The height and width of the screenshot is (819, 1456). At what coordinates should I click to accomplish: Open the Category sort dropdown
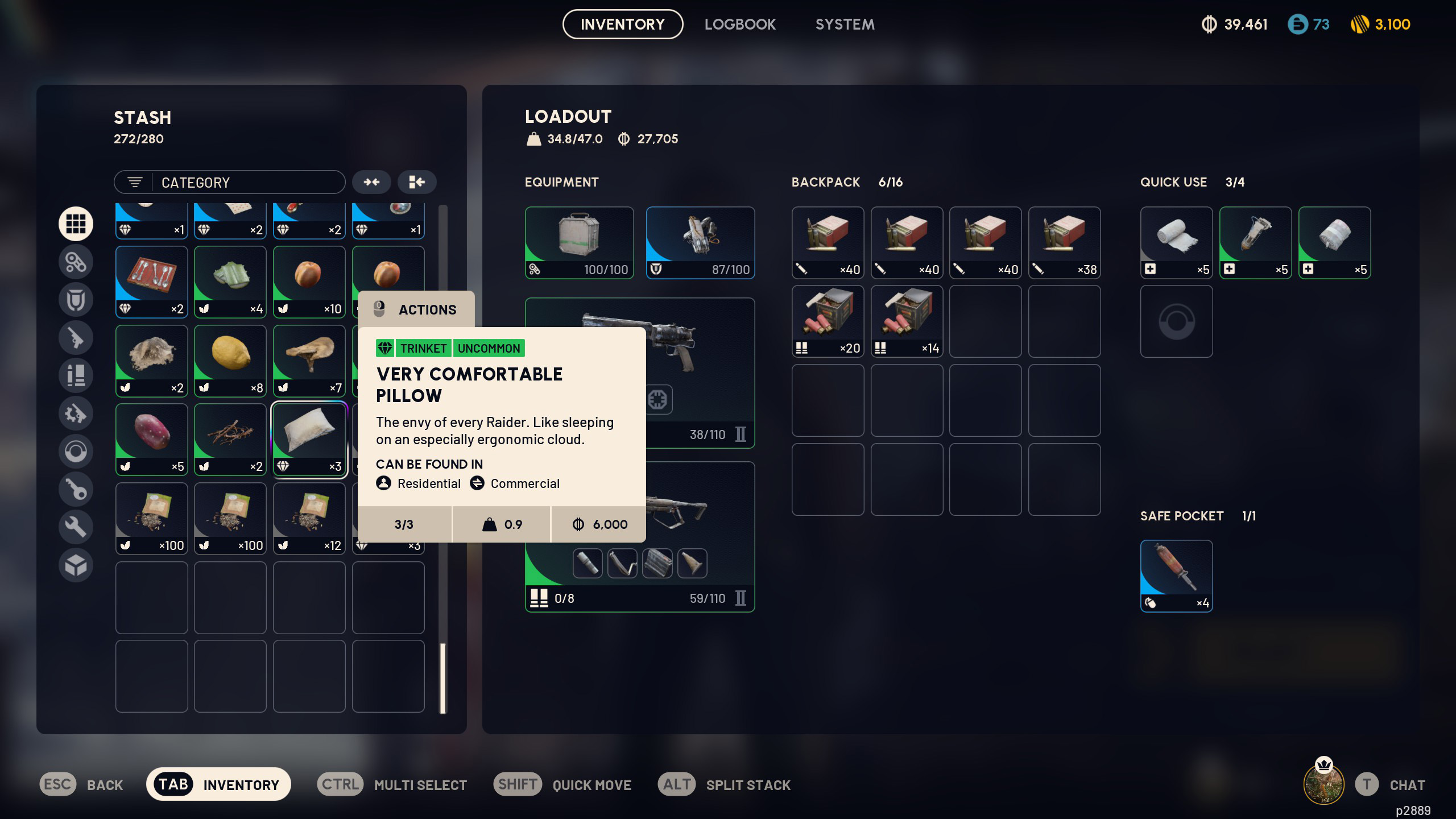(229, 183)
